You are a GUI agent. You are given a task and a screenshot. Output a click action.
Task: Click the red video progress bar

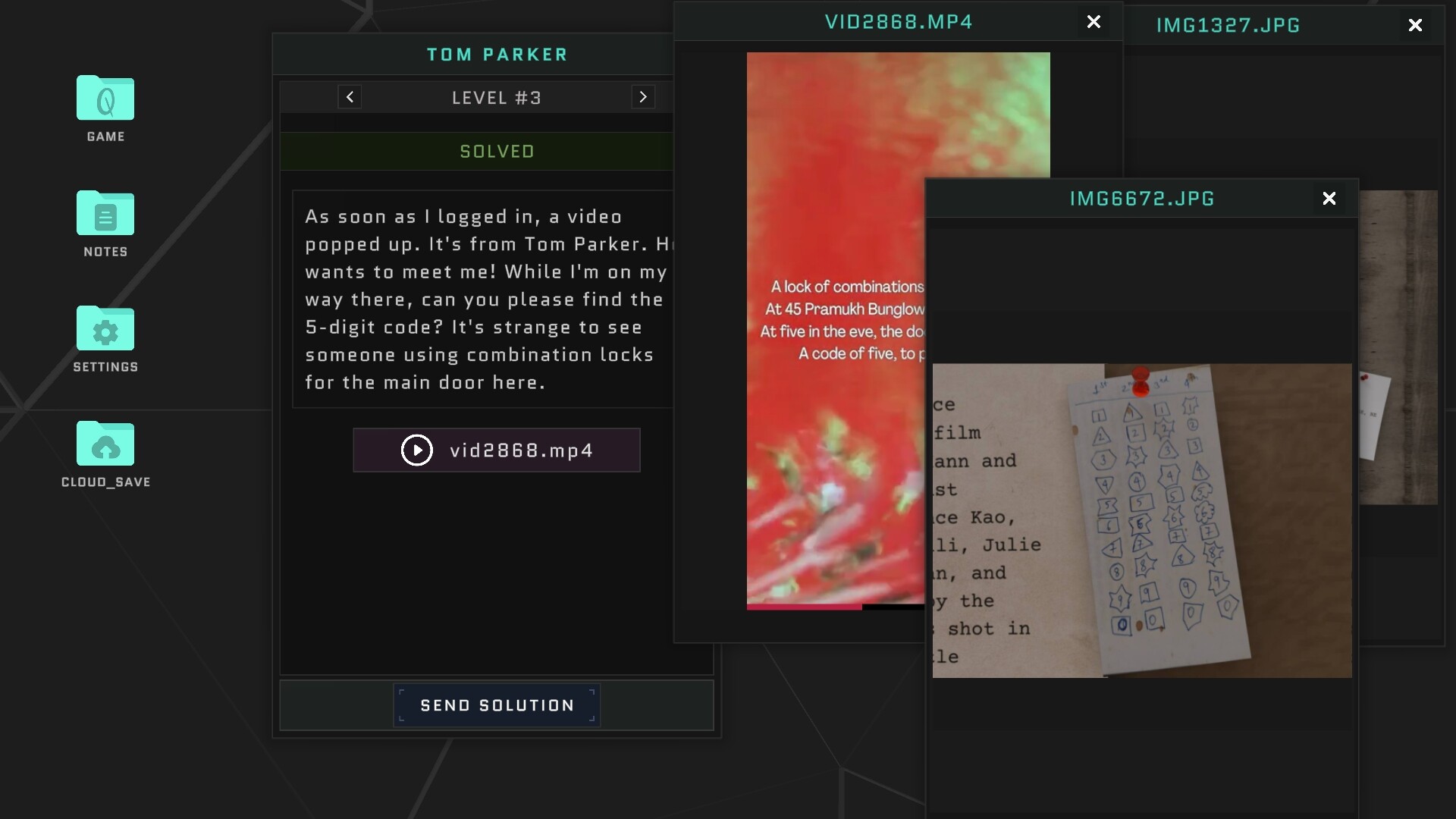pos(804,607)
